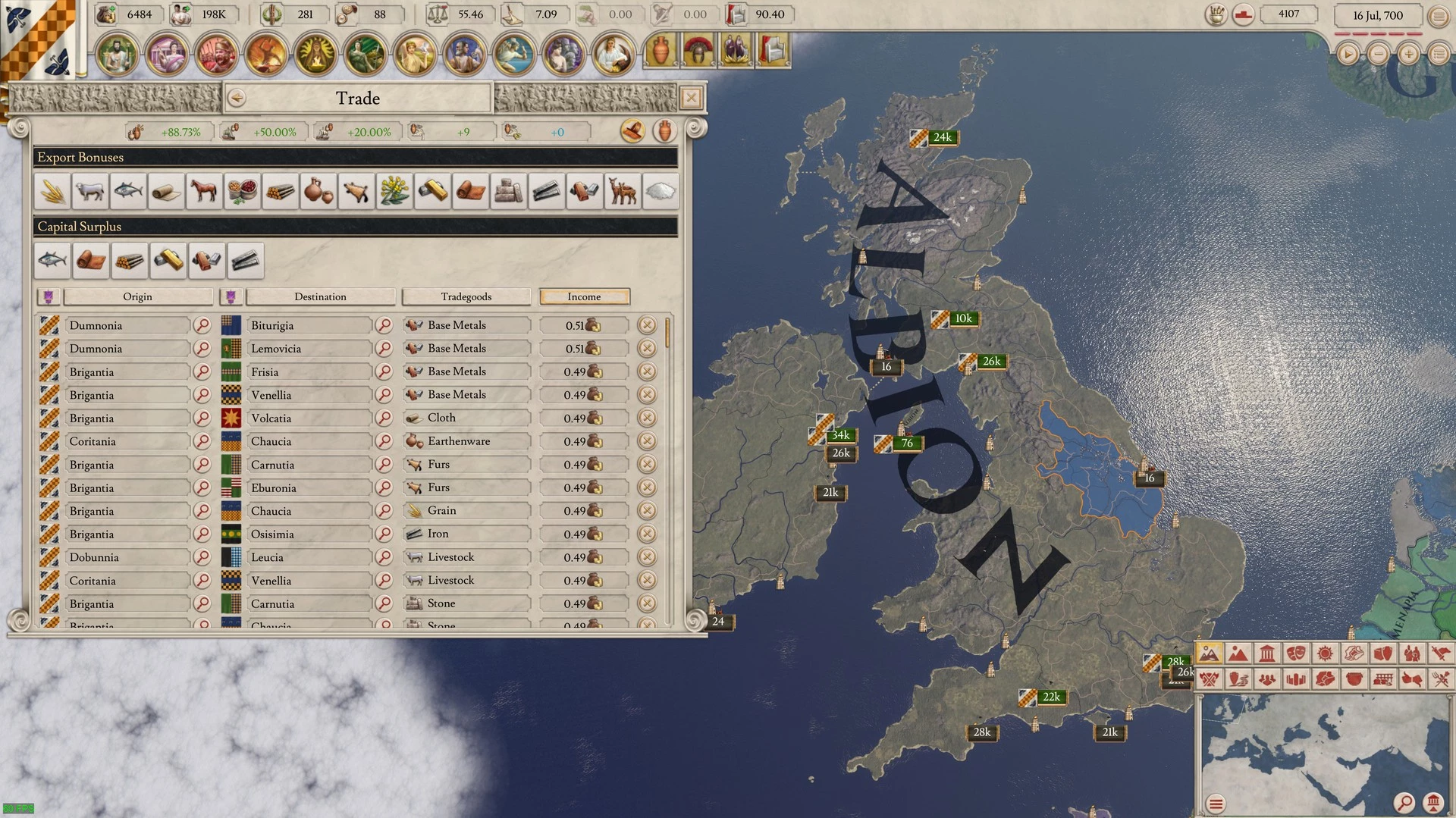Viewport: 1456px width, 818px height.
Task: Increase game speed with the plus button
Action: (x=1408, y=54)
